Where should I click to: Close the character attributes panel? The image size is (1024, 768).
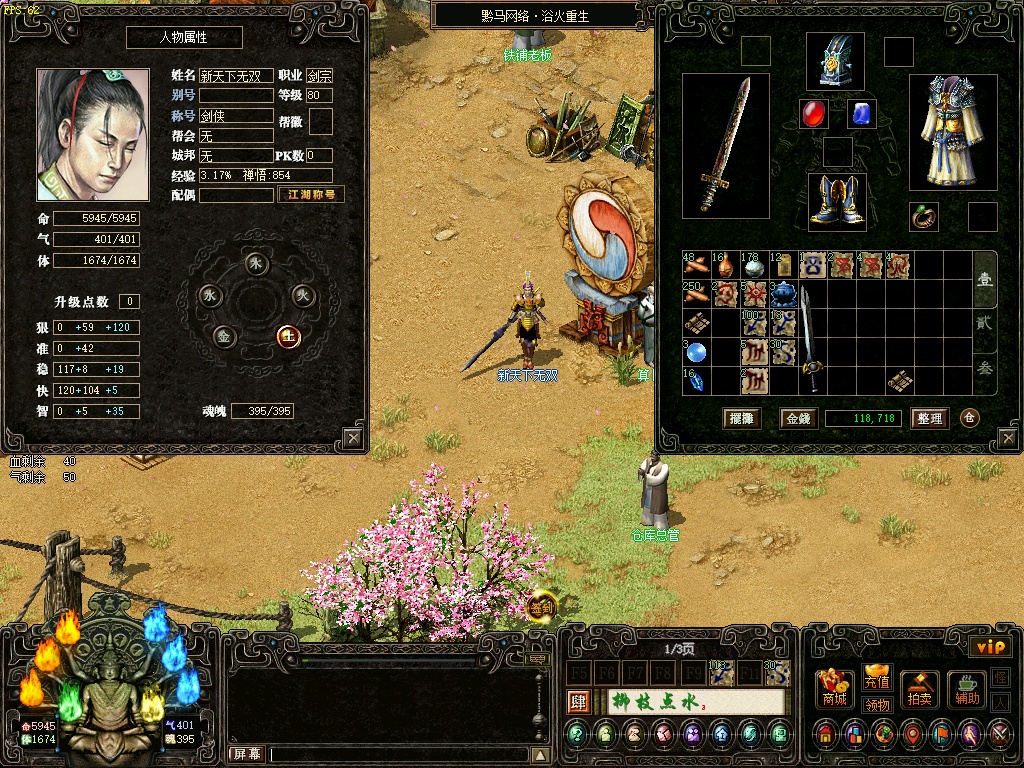point(353,438)
